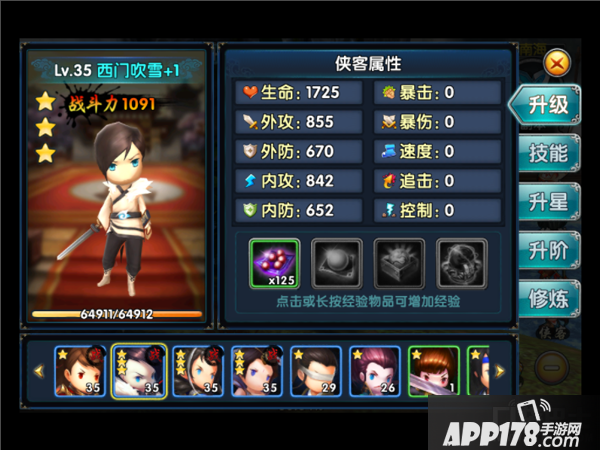Pick the level 1 hero with green border

434,370
